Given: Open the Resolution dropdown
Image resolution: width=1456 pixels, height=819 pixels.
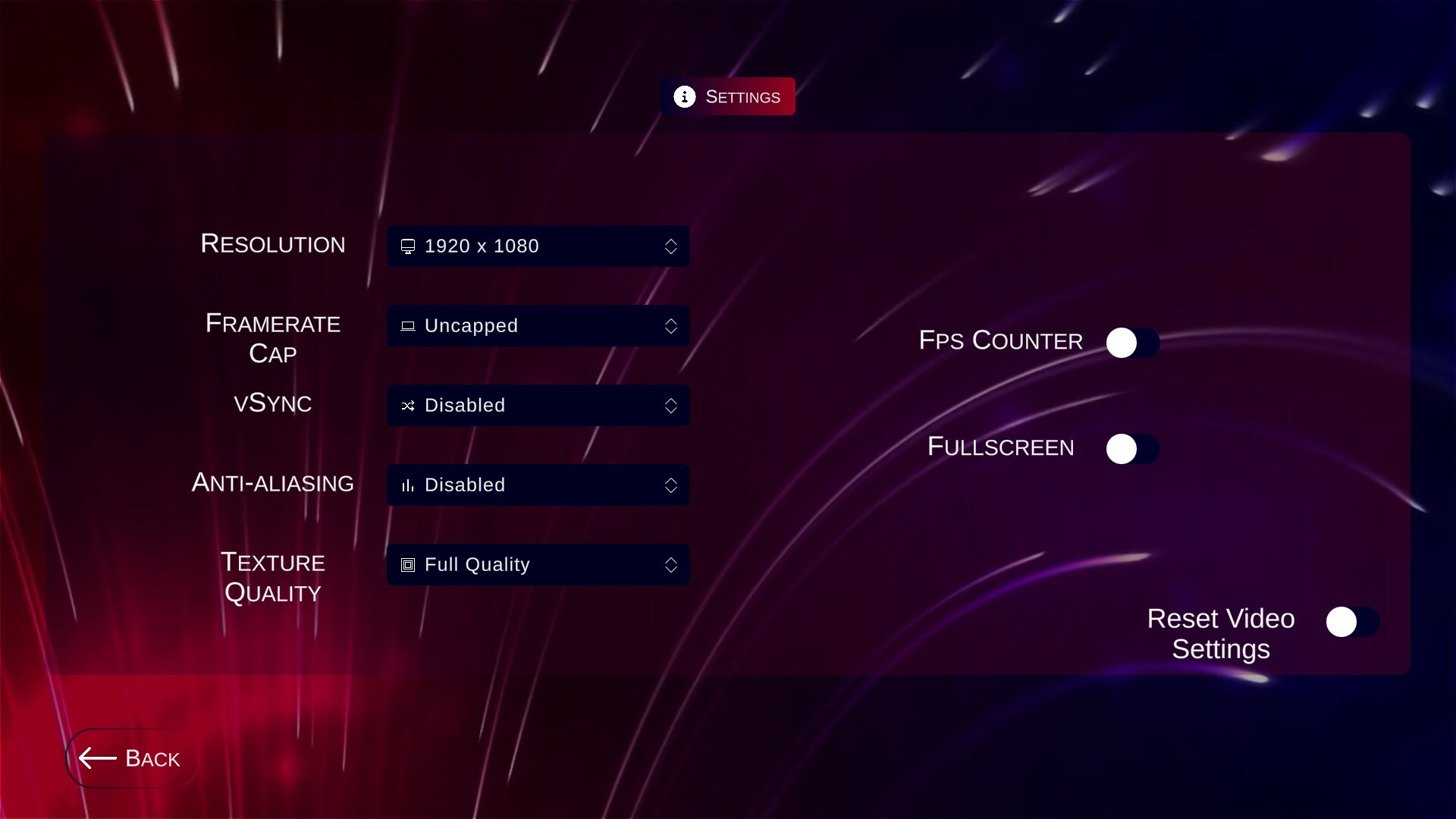Looking at the screenshot, I should (538, 246).
